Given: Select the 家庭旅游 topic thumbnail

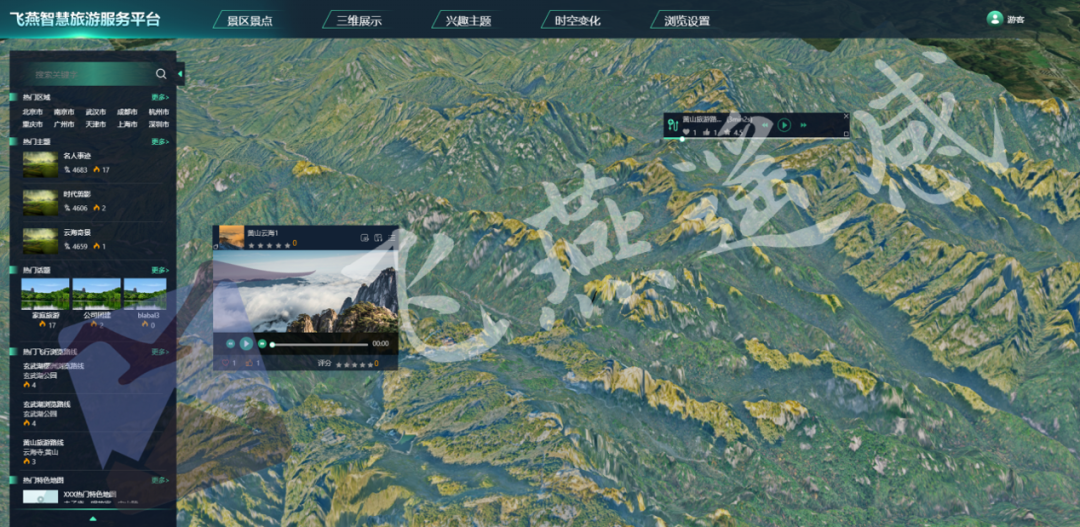Looking at the screenshot, I should pos(46,294).
